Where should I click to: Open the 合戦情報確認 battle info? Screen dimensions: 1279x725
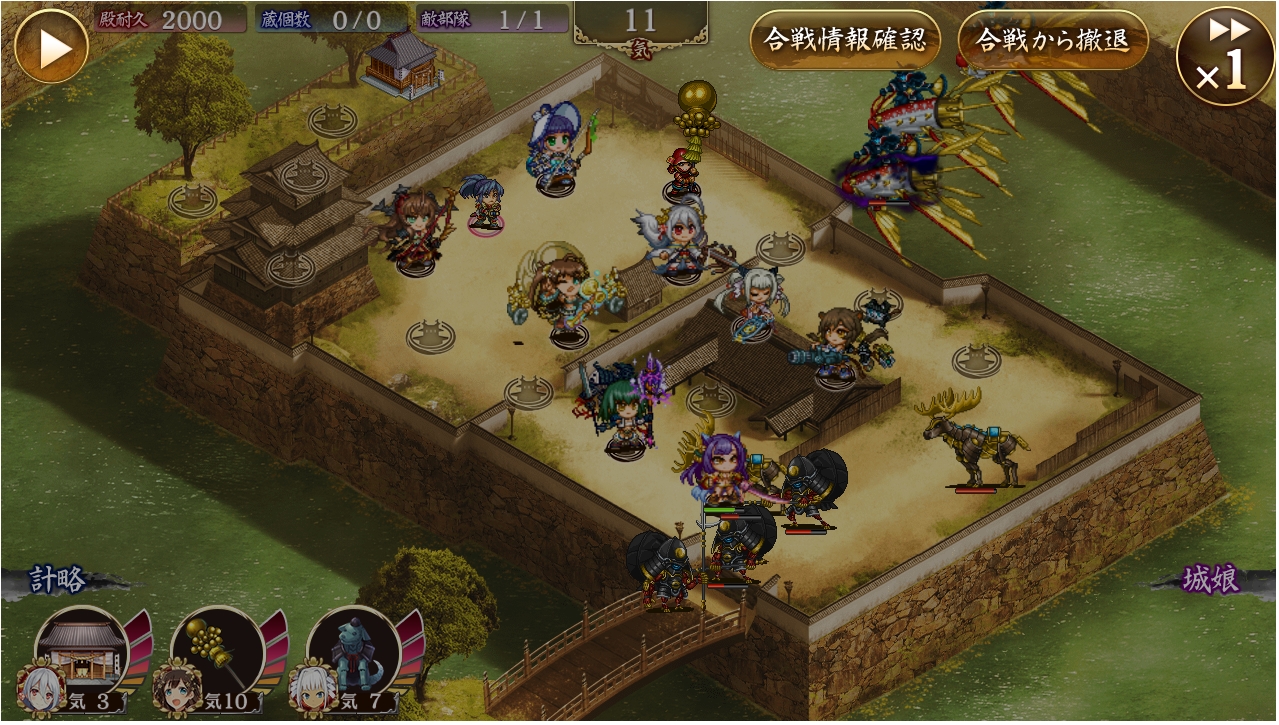pos(845,40)
